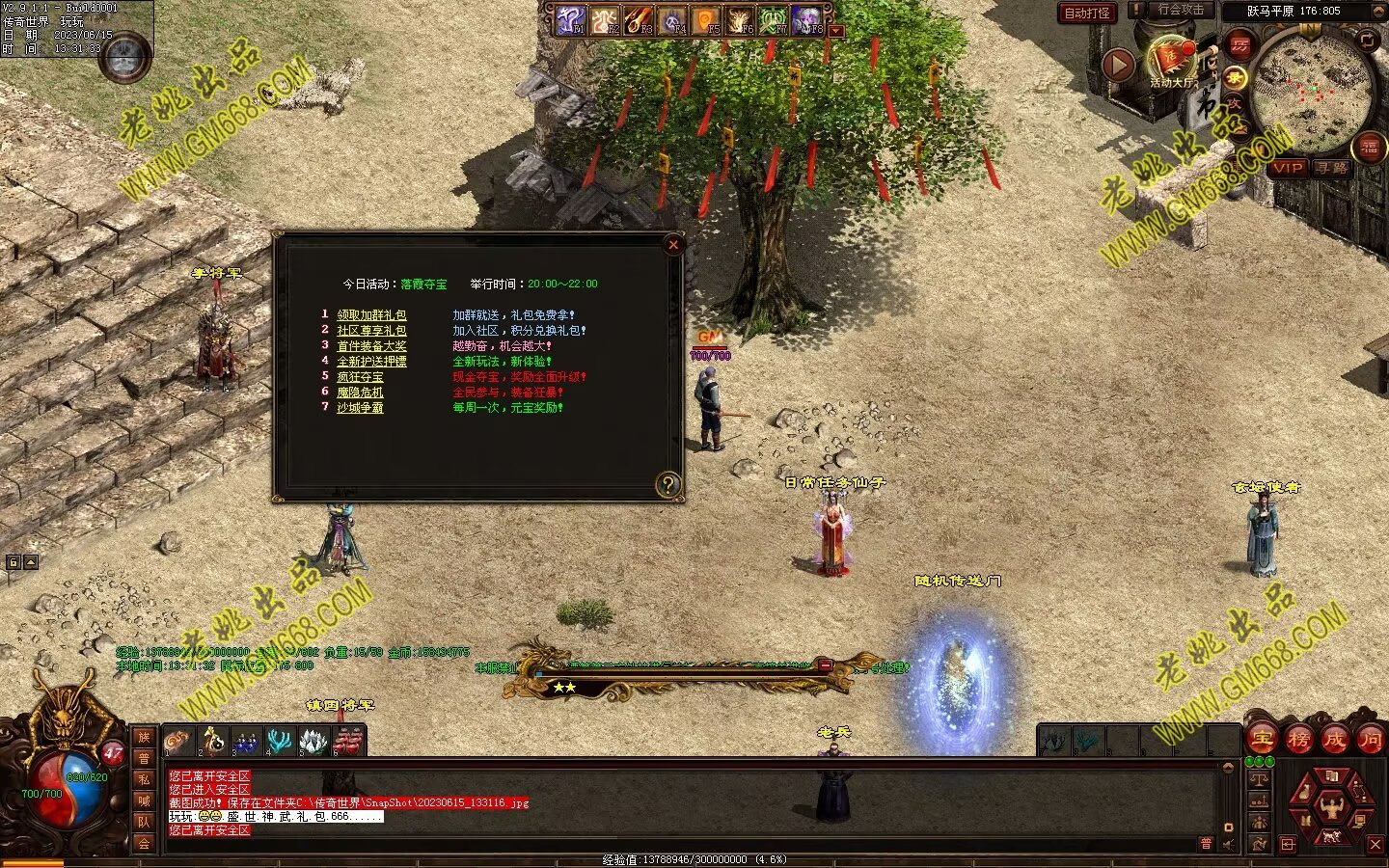Click the round play arrow button

tap(1118, 65)
